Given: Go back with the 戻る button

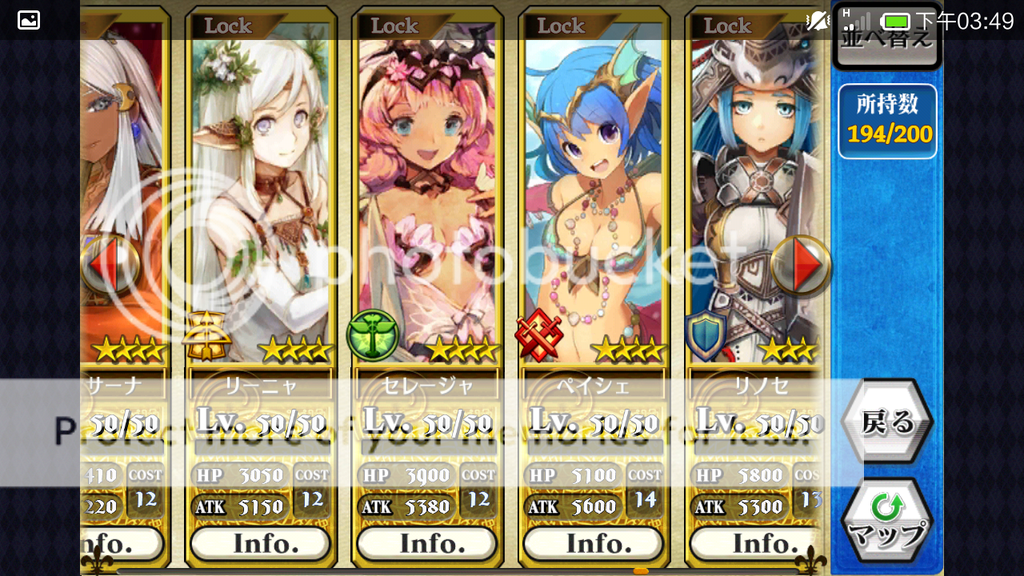Looking at the screenshot, I should [x=887, y=423].
